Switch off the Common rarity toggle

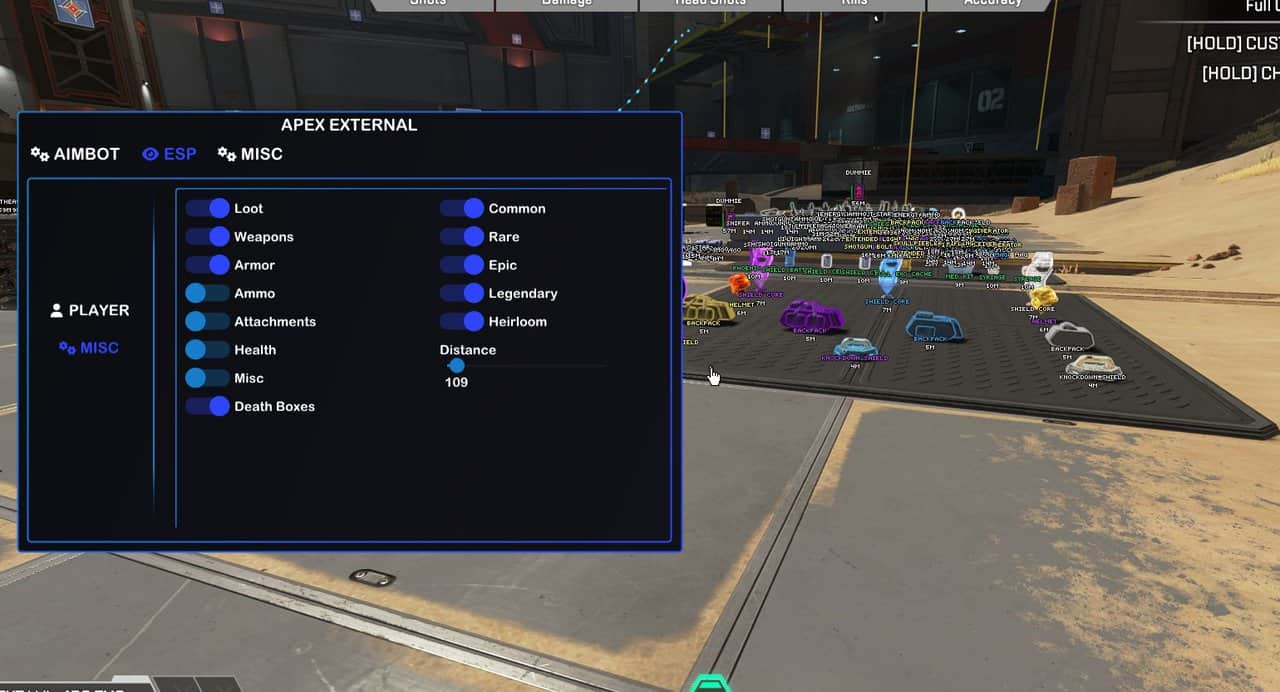point(462,208)
